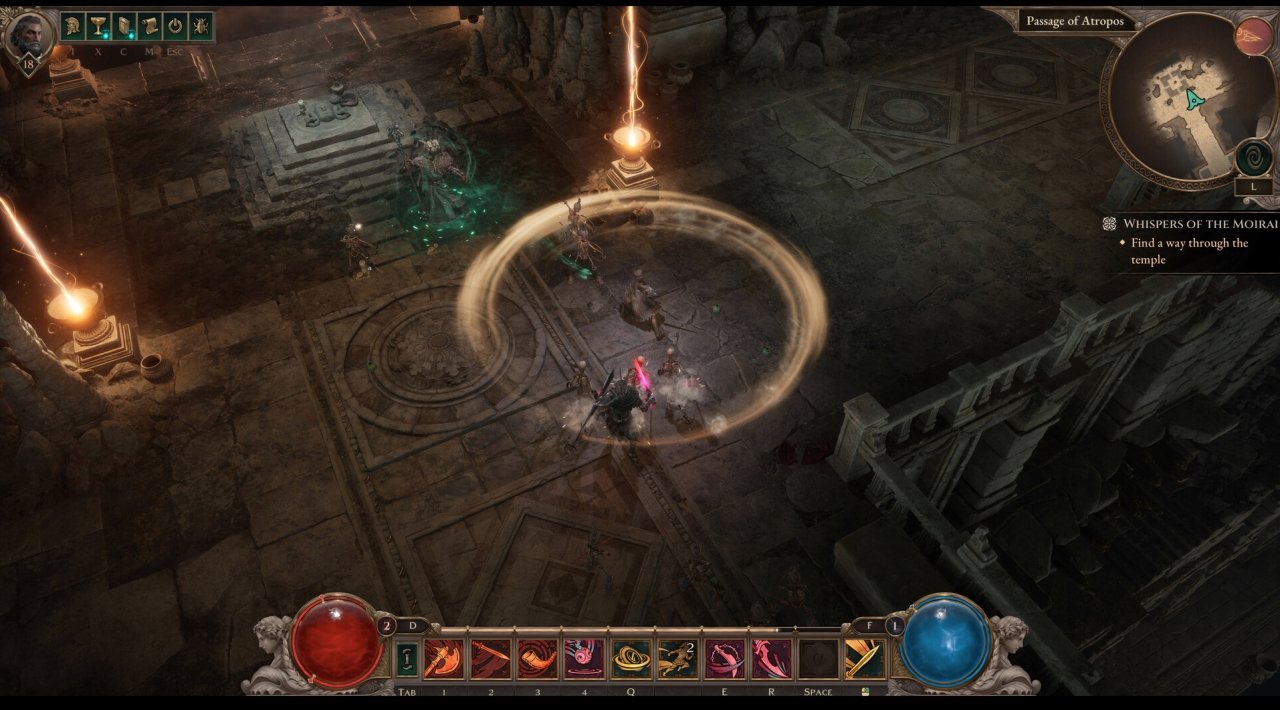Open the power button game menu

point(175,26)
